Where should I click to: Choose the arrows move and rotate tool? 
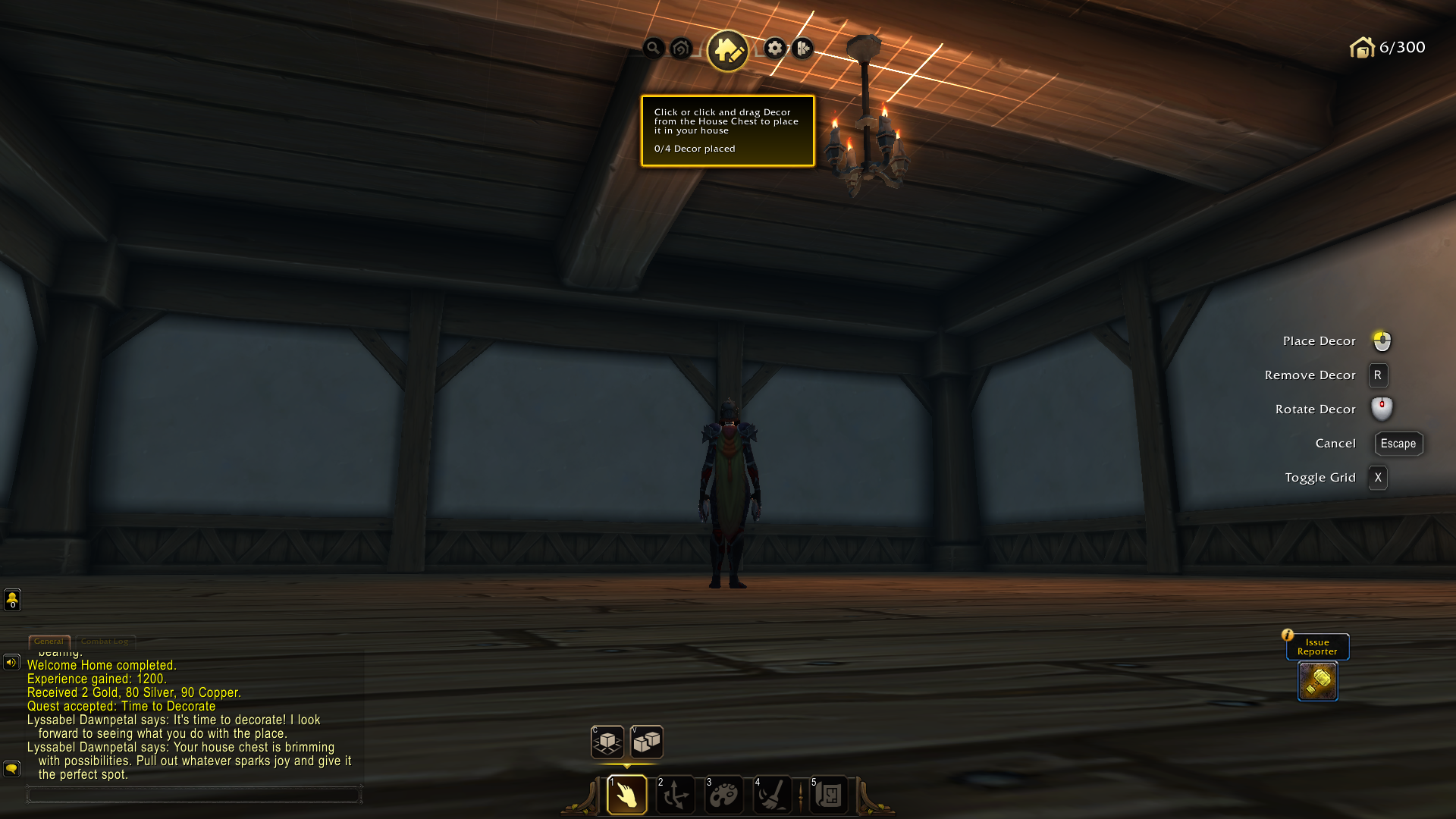tap(675, 795)
